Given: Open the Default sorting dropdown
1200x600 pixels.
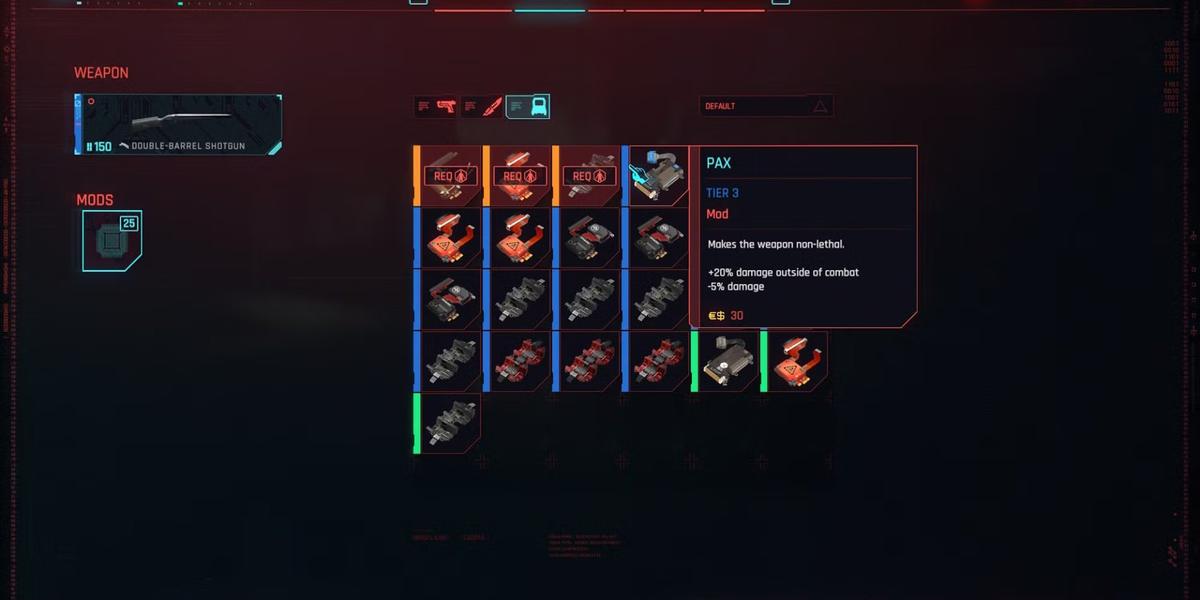Looking at the screenshot, I should point(766,106).
